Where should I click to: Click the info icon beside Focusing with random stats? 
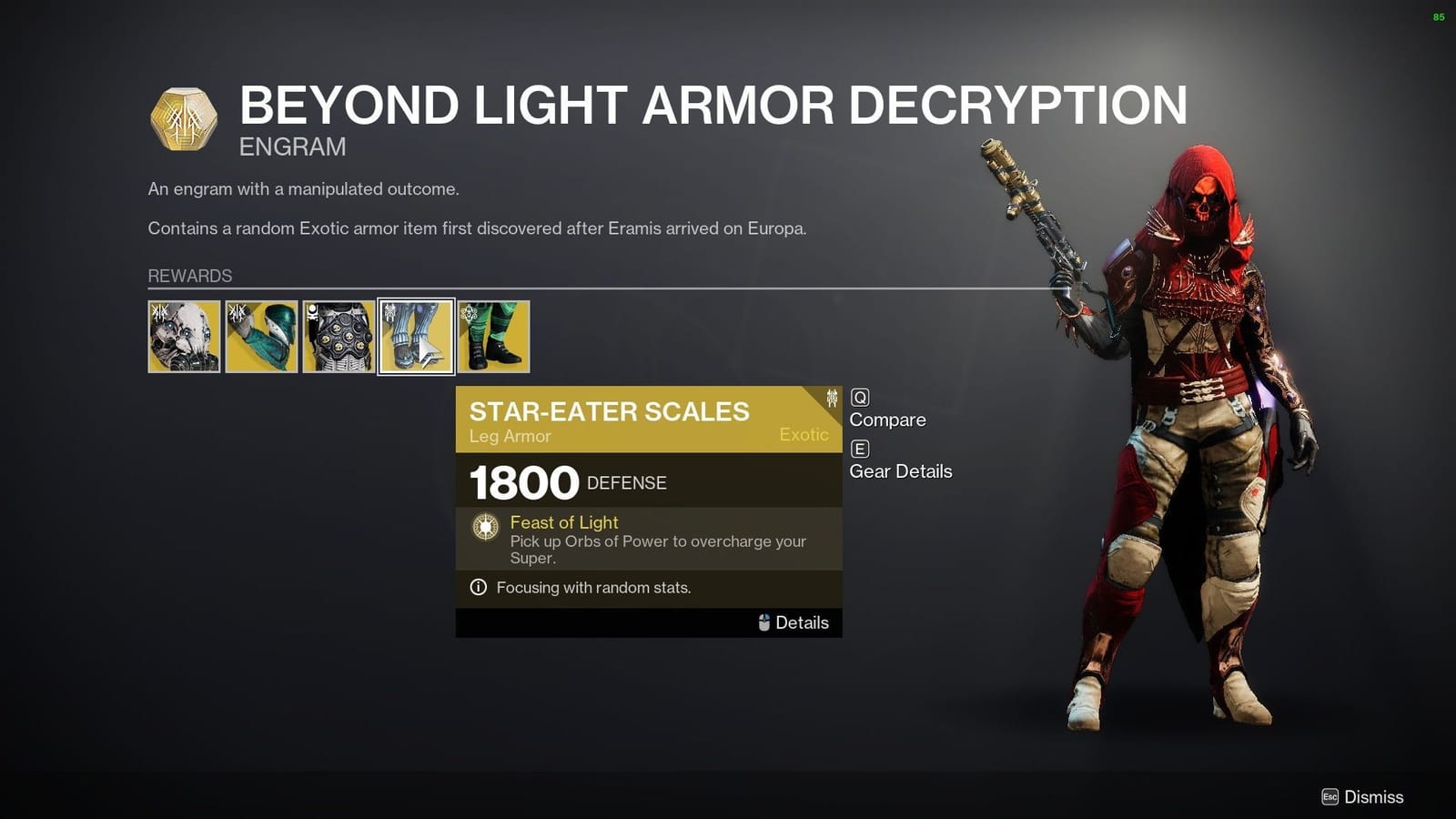(x=477, y=588)
